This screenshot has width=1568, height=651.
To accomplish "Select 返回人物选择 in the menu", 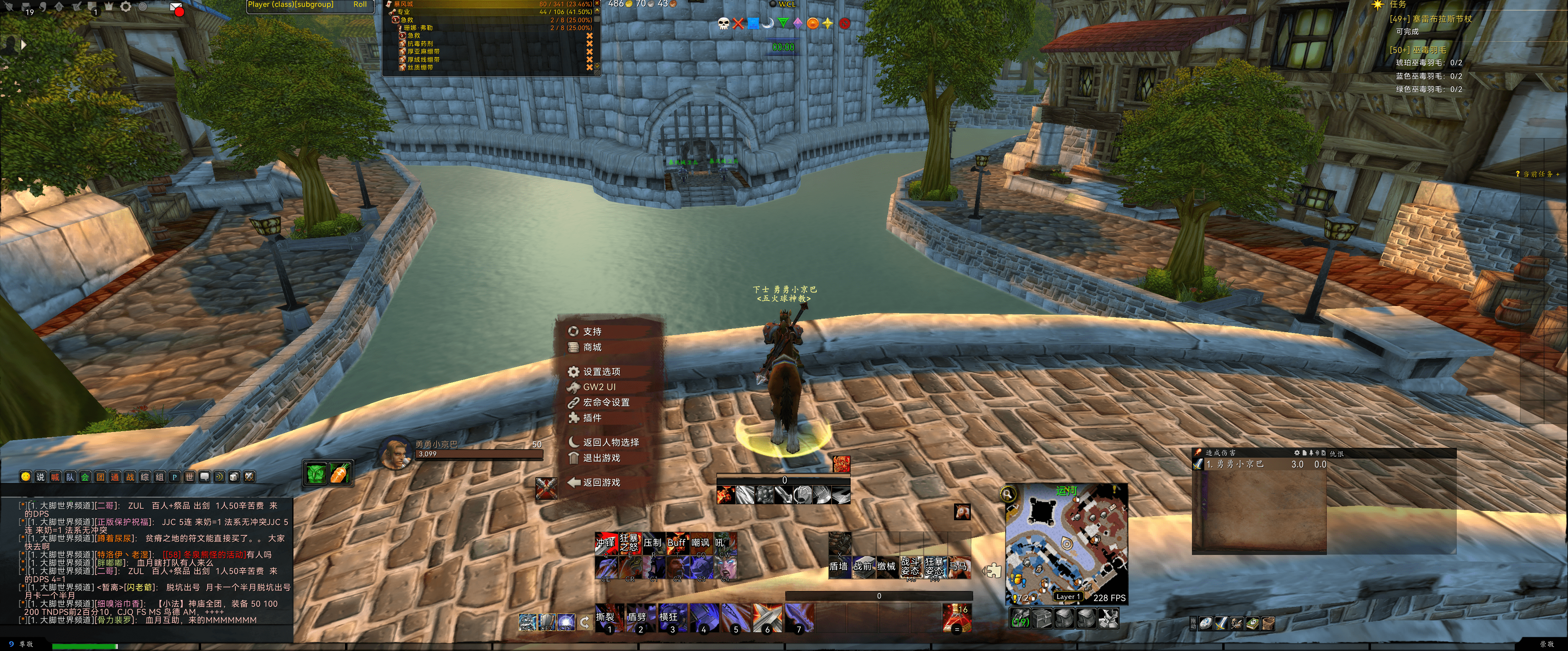I will coord(610,443).
